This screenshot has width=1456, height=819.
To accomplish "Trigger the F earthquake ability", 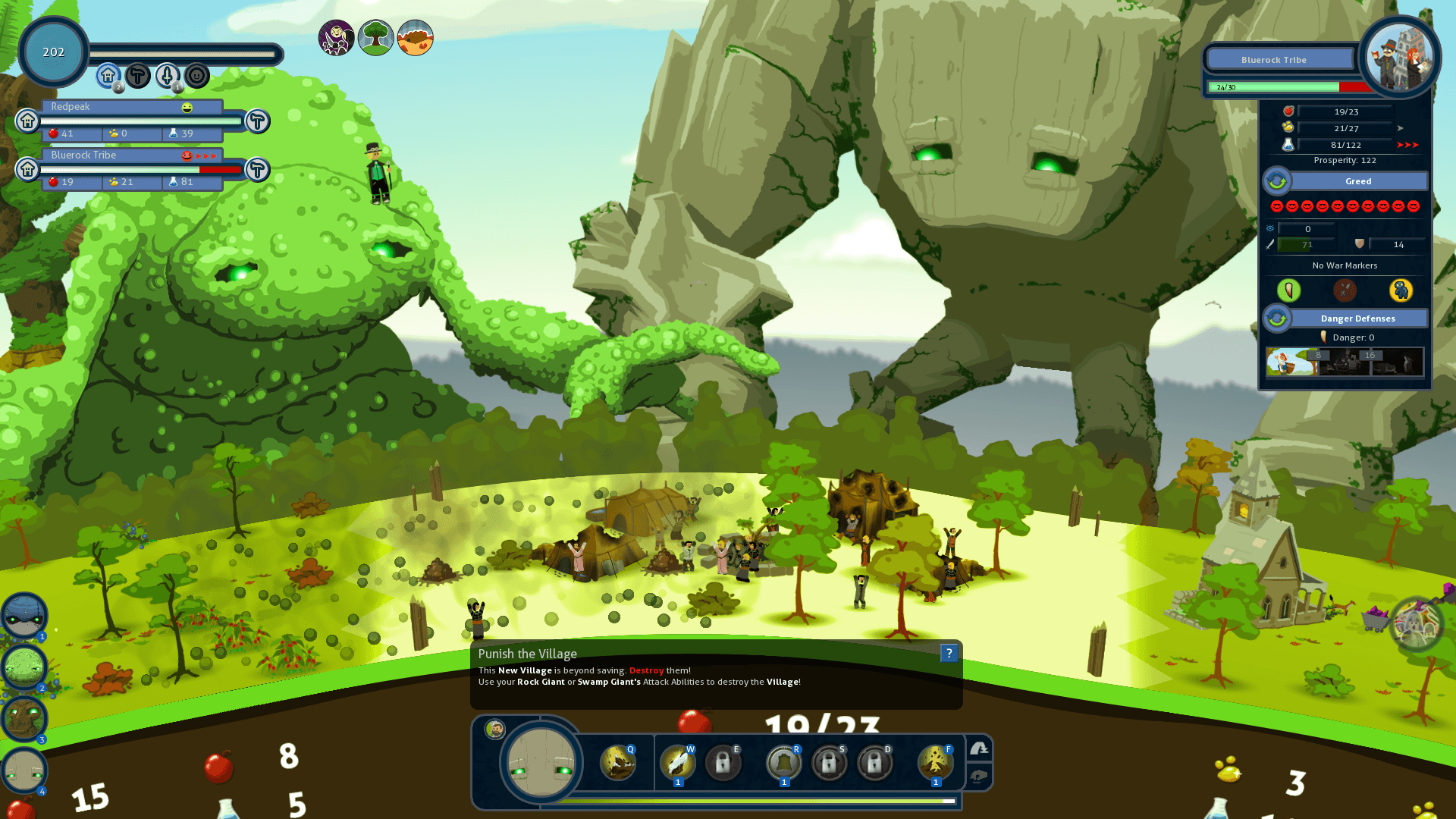I will tap(935, 763).
